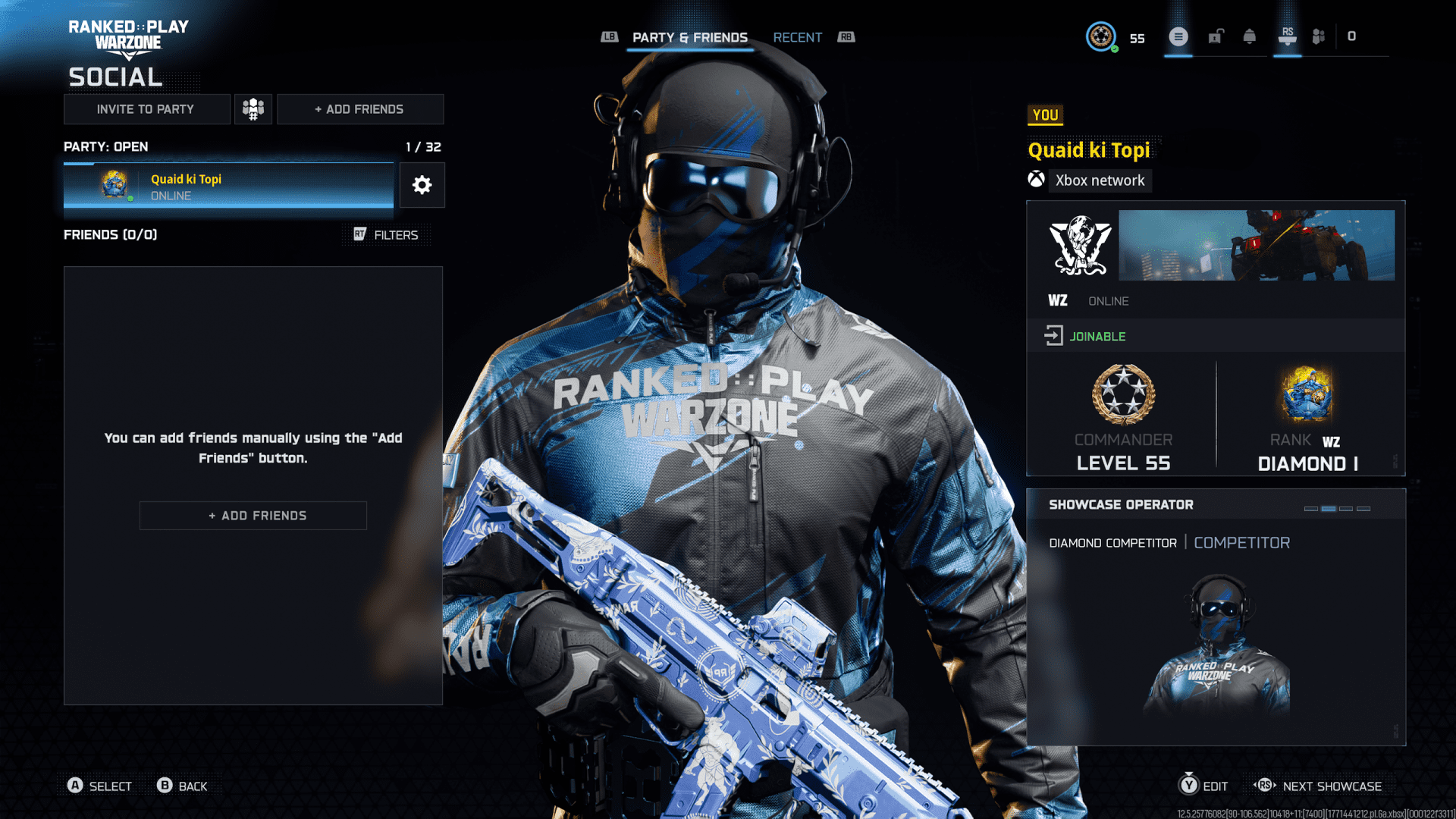This screenshot has width=1456, height=819.
Task: Click the Add Friends button in friends panel
Action: [253, 515]
